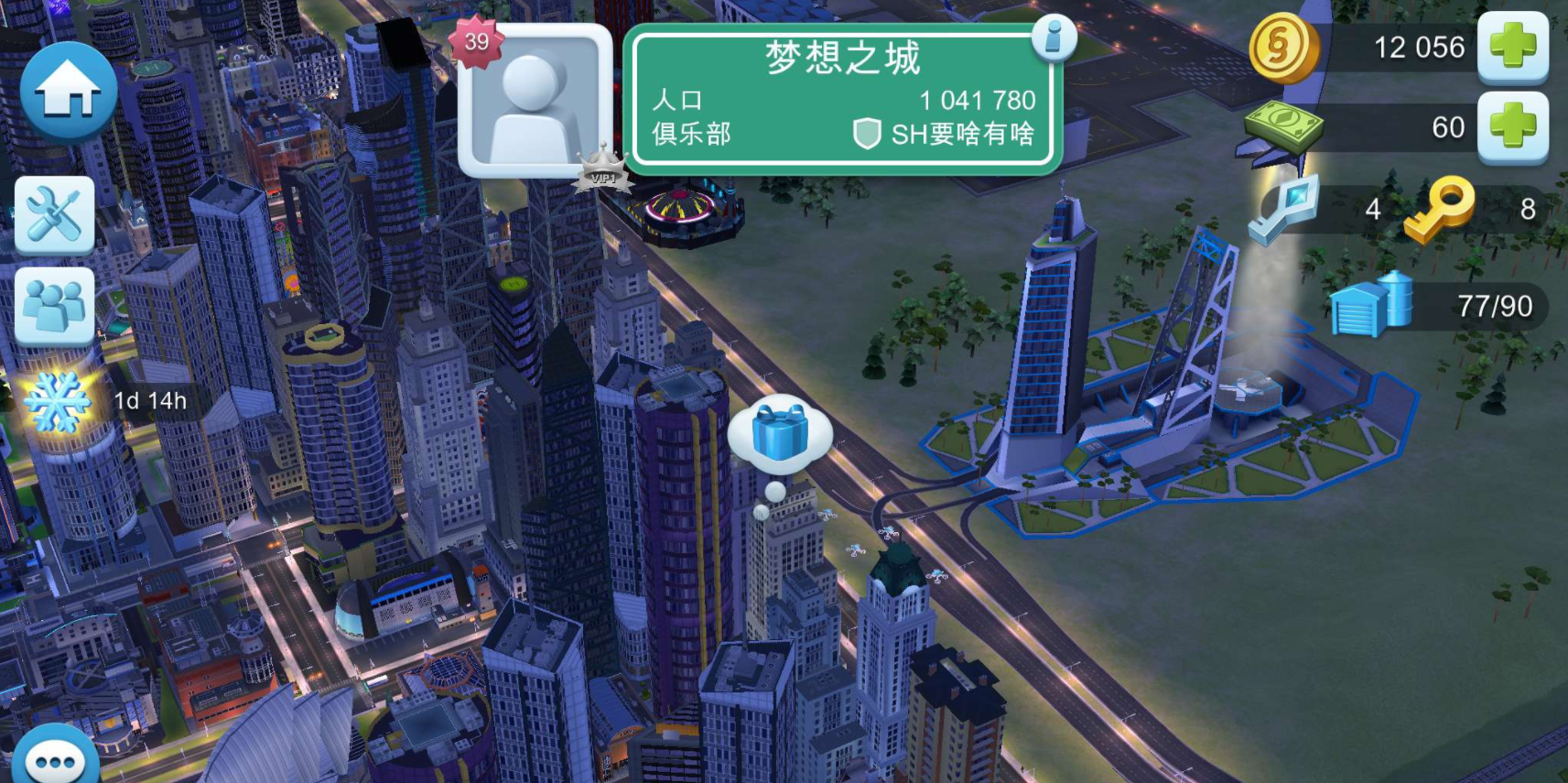Check the 1d 14h event timer
The image size is (1568, 783).
point(149,398)
